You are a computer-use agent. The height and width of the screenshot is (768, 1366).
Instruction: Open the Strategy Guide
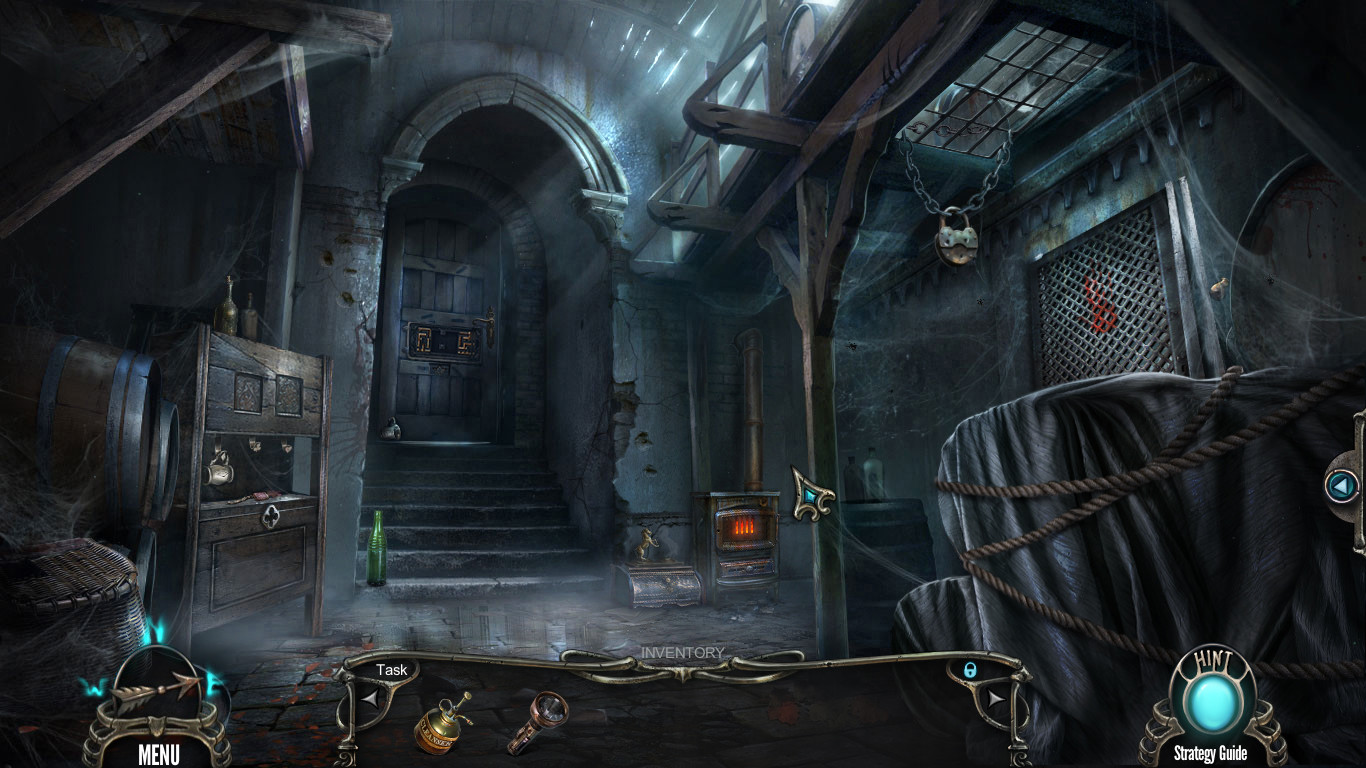click(x=1209, y=753)
